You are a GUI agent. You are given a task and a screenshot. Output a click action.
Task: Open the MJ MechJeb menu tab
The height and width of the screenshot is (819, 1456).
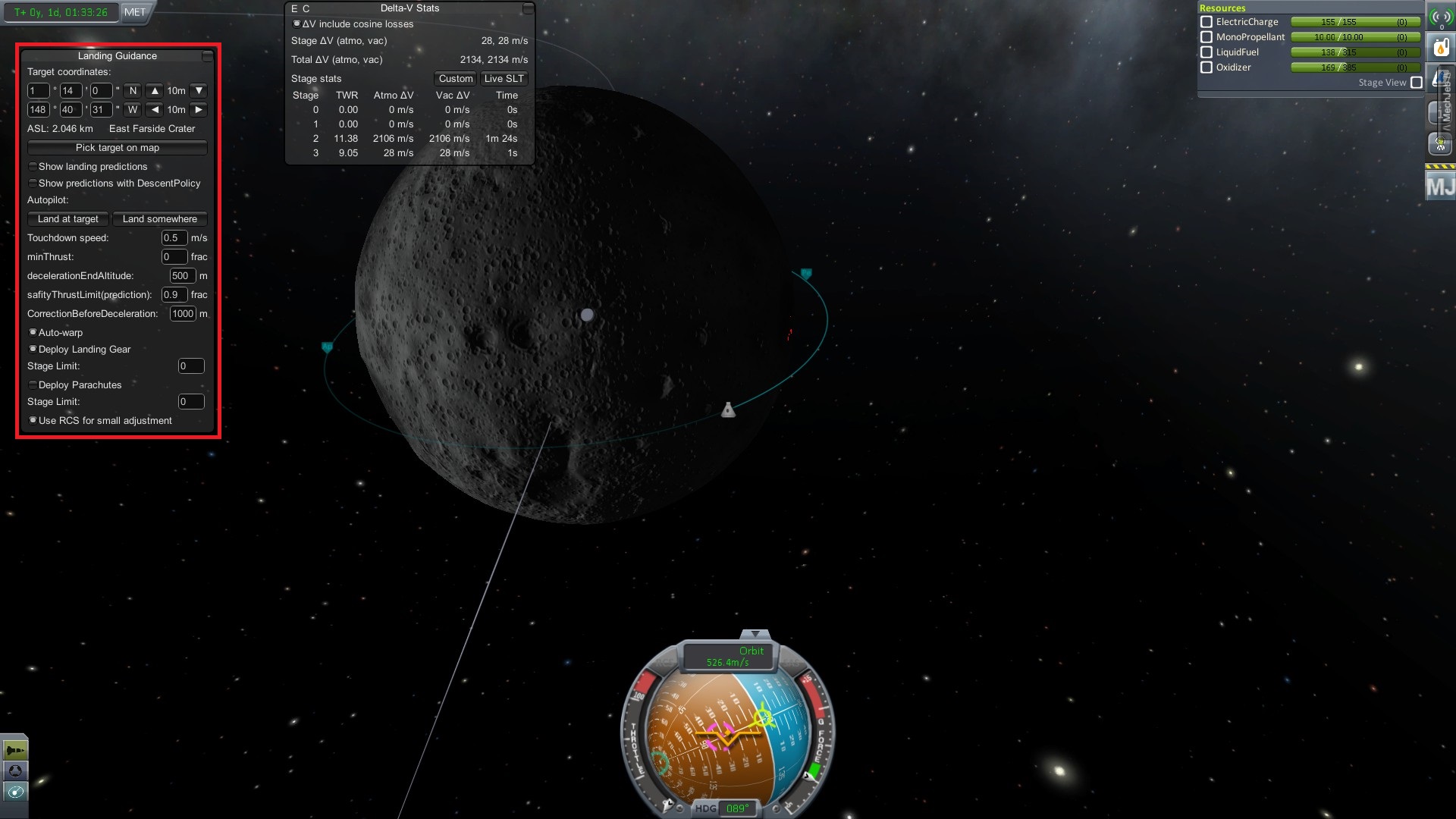click(x=1439, y=186)
